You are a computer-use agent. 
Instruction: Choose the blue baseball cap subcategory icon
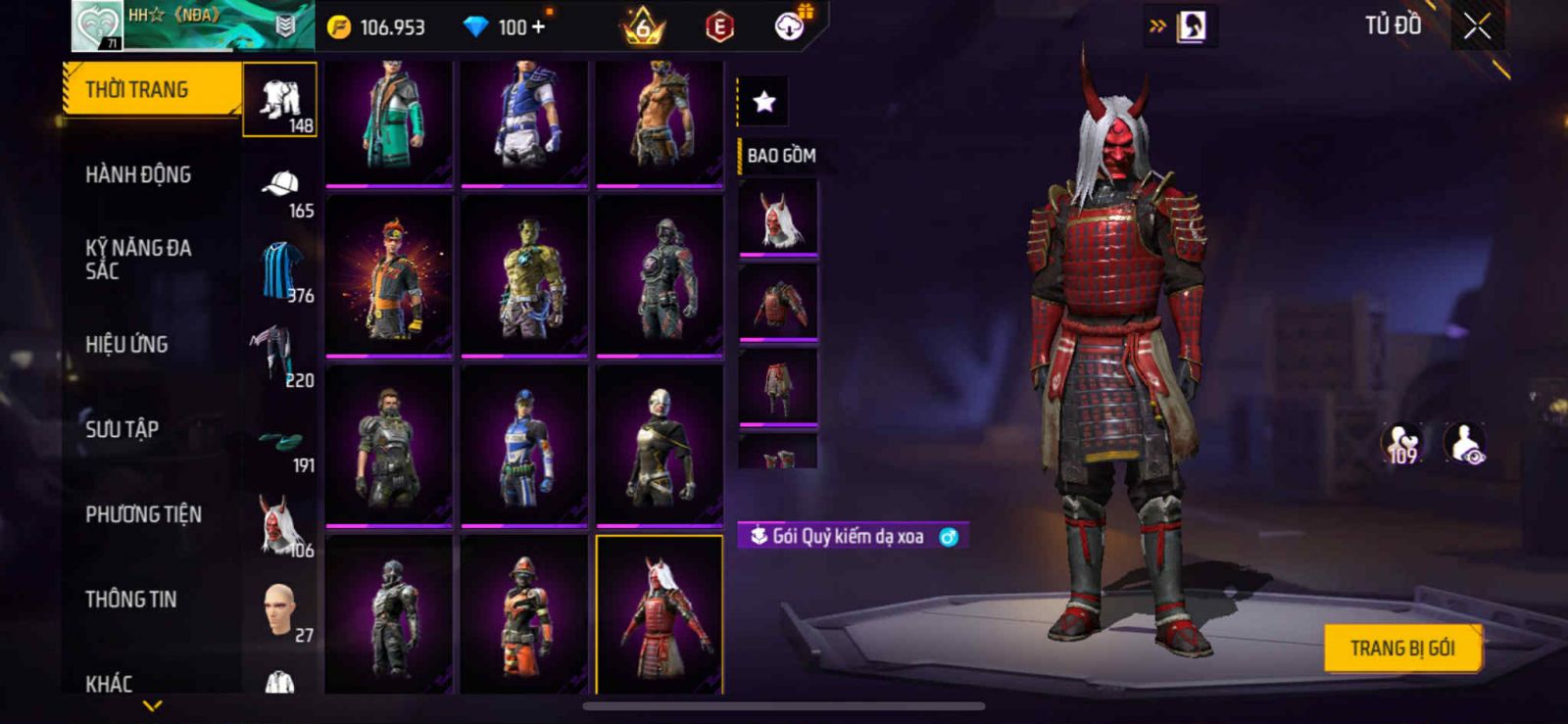[x=280, y=185]
